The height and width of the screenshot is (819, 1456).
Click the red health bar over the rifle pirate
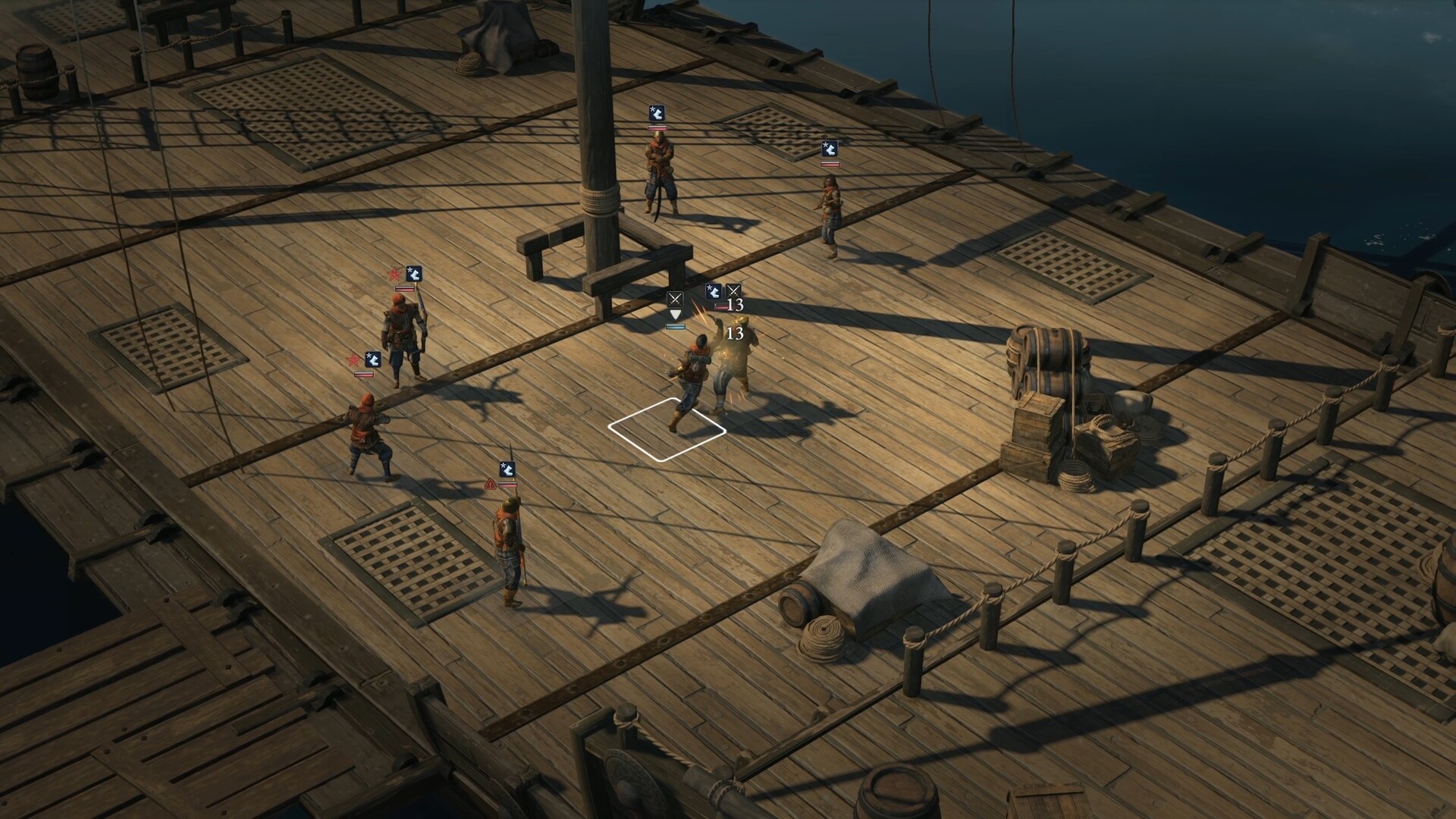tap(404, 289)
